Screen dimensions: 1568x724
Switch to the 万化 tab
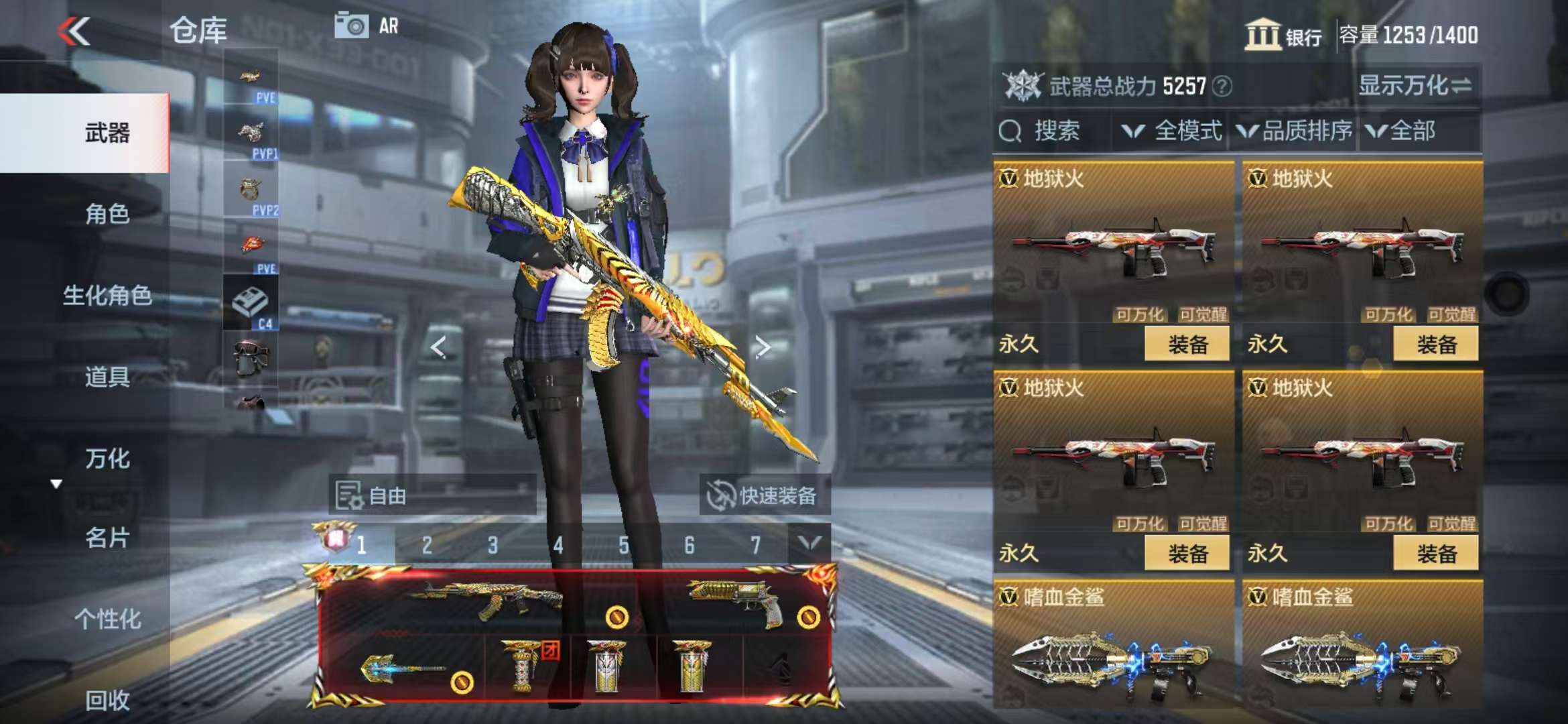(x=107, y=459)
